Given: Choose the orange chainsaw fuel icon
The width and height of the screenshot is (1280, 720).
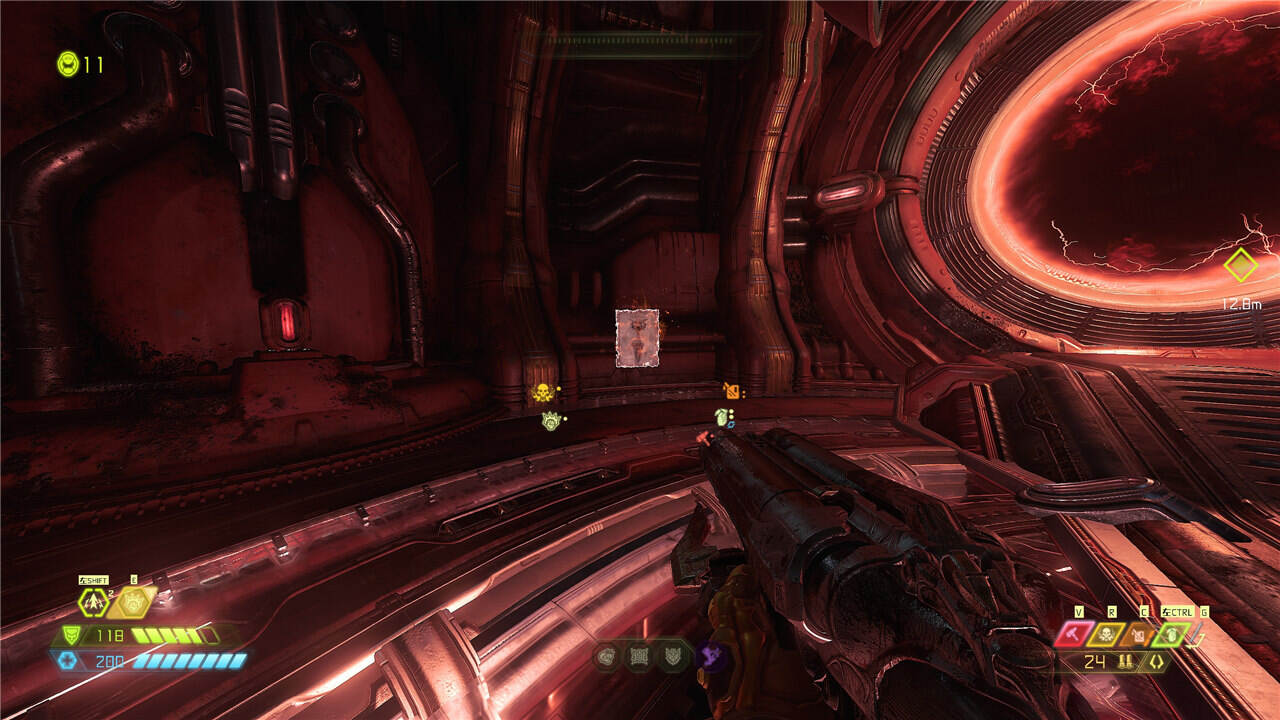Looking at the screenshot, I should point(1140,633).
